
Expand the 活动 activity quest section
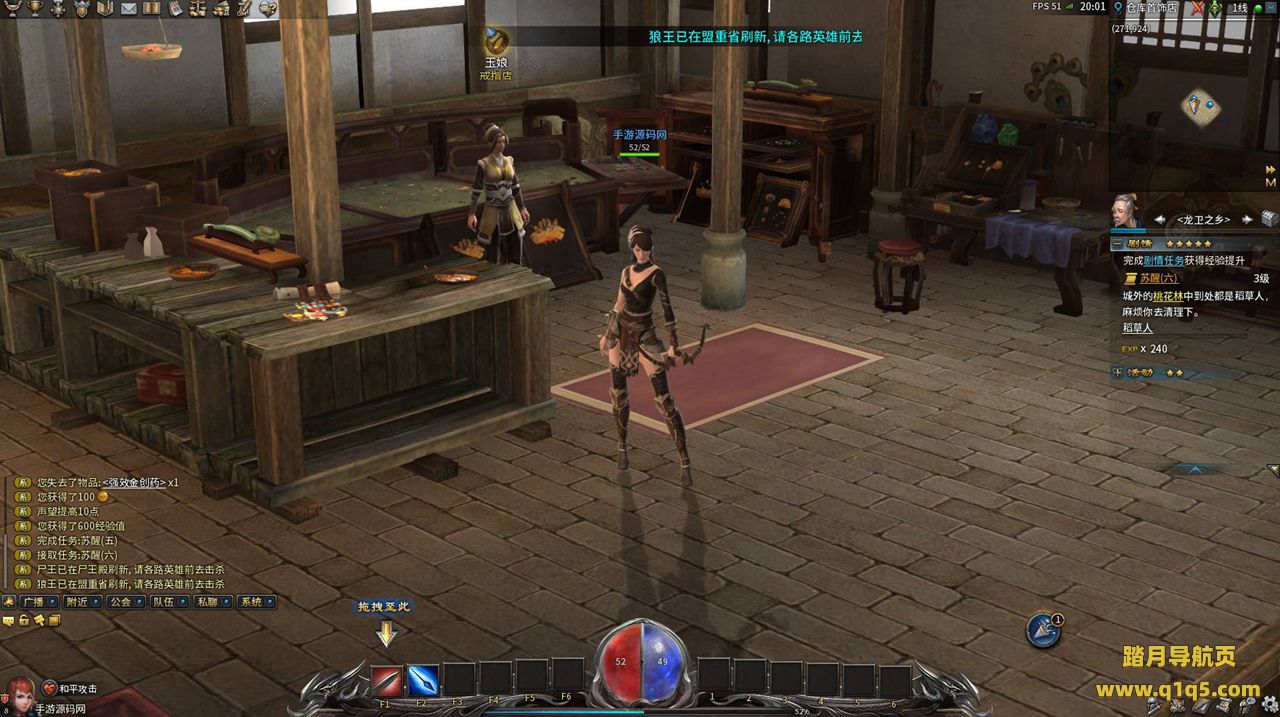(x=1117, y=372)
